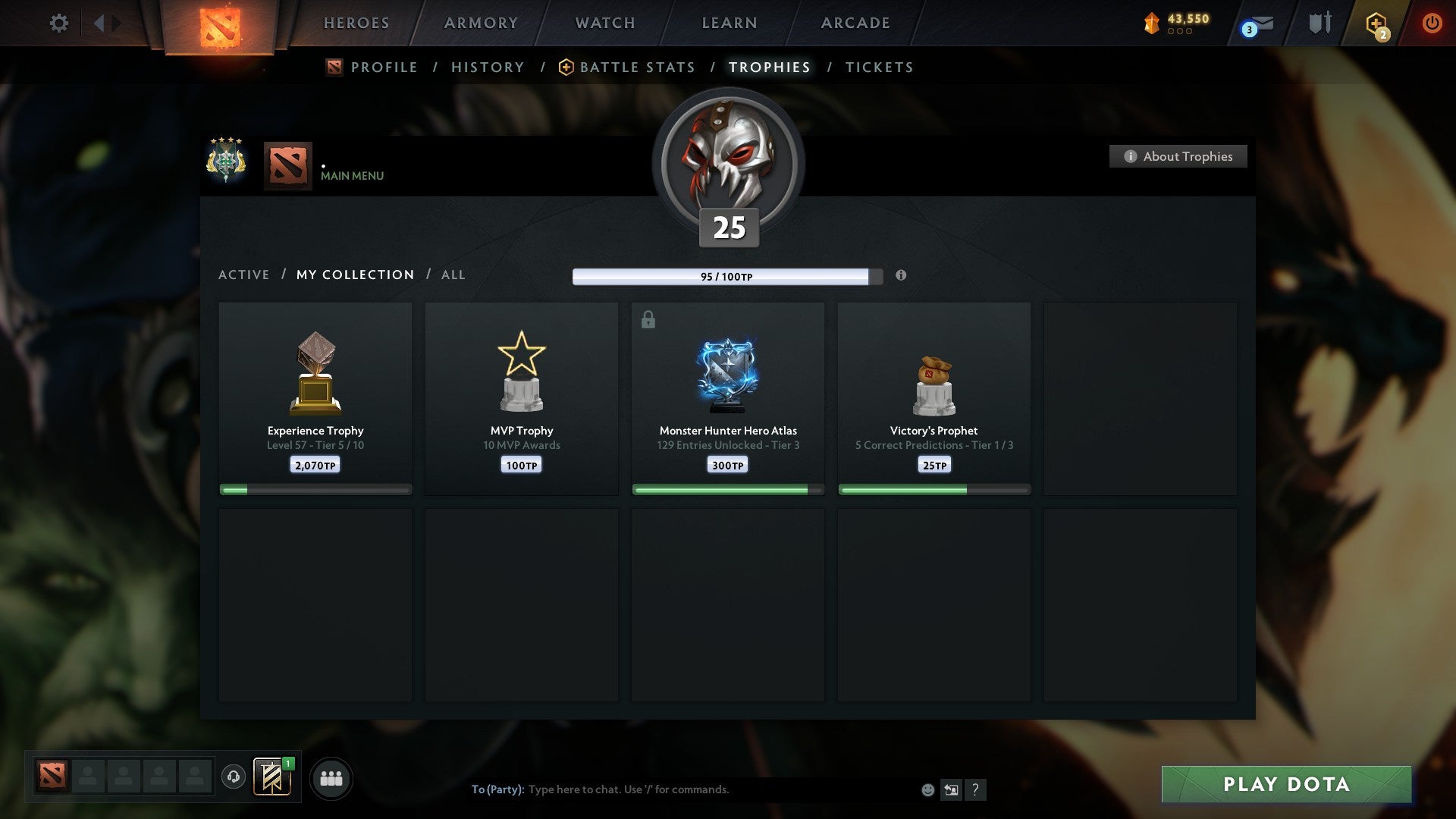1456x819 pixels.
Task: Click the About Trophies button
Action: (1178, 156)
